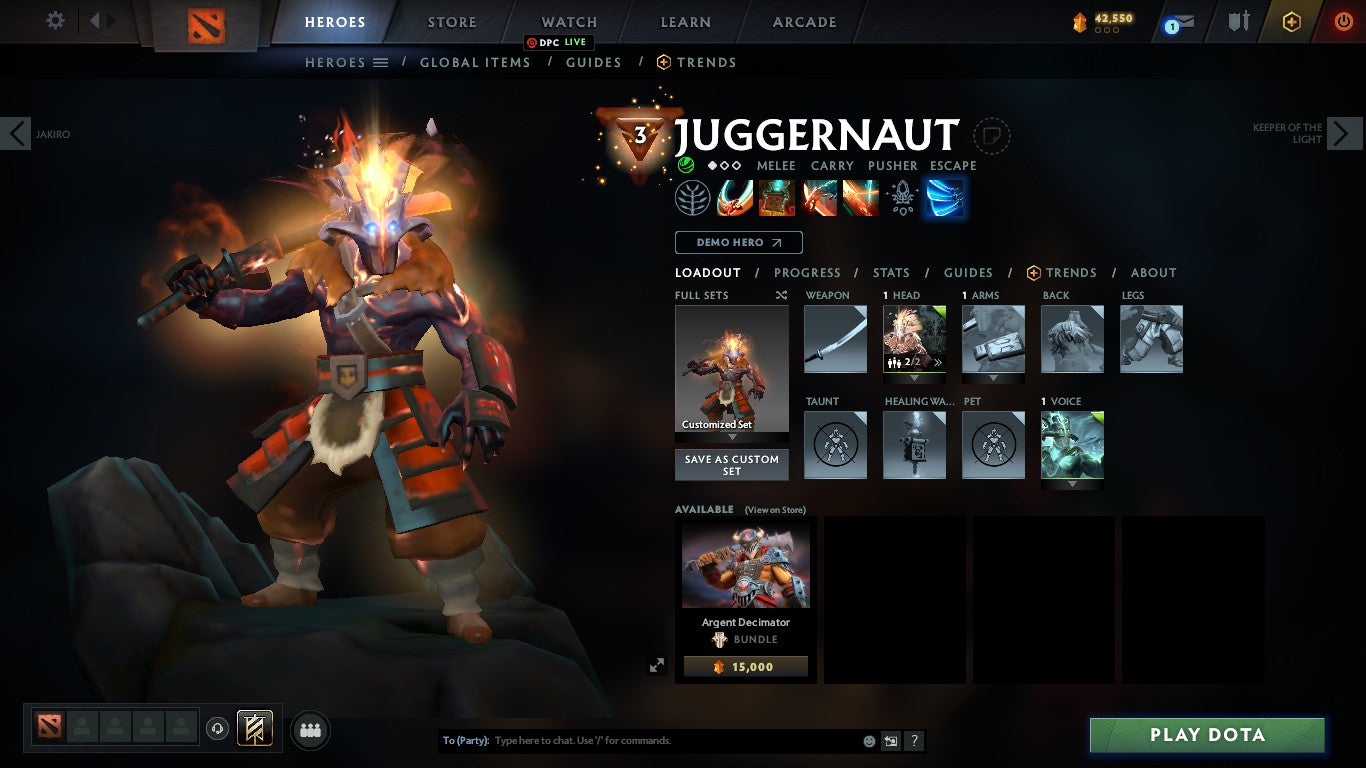Screen dimensions: 1366x768
Task: Open the Omnislash ability icon
Action: point(860,198)
